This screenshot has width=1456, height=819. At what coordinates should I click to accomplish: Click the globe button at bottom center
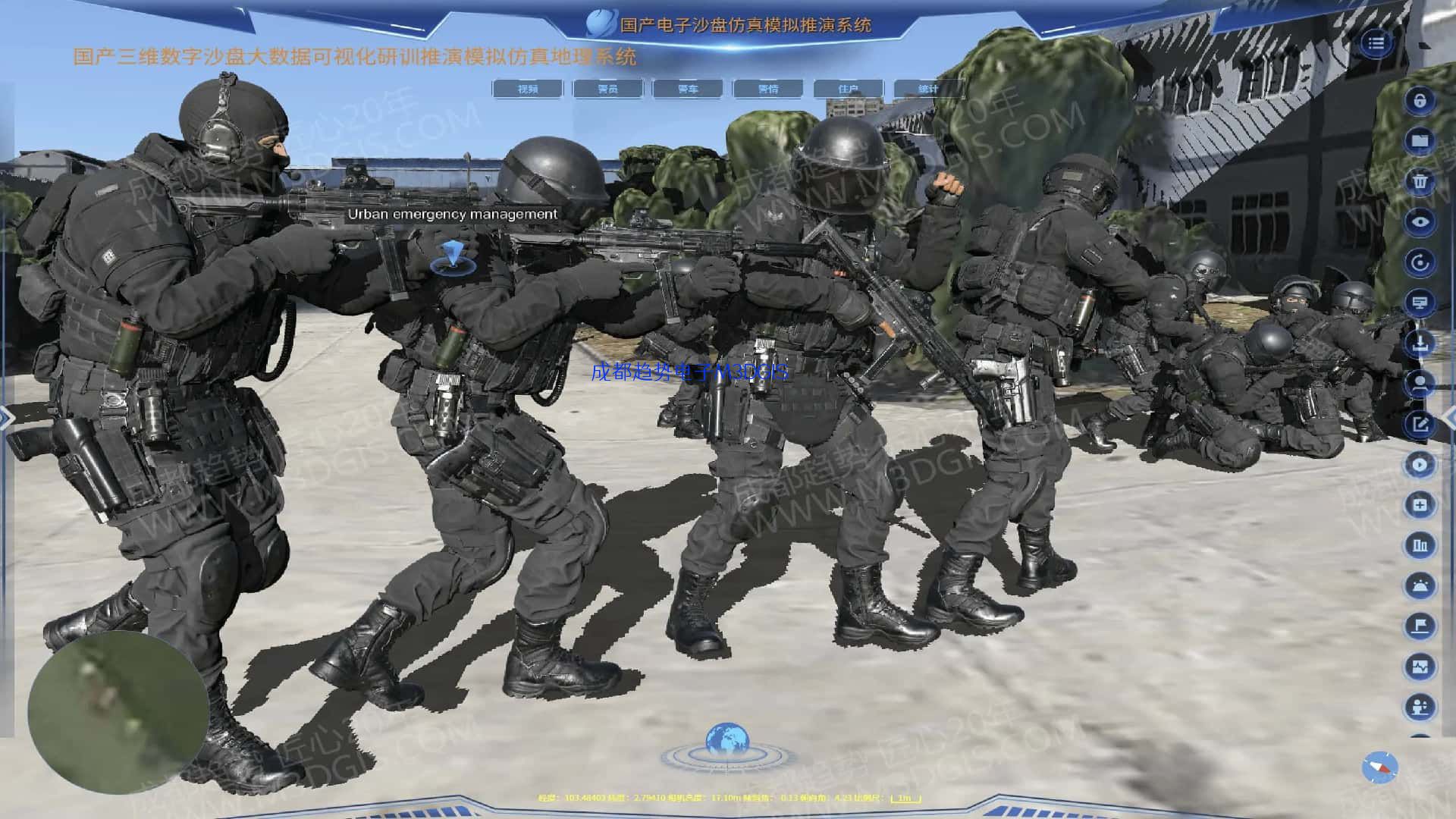coord(726,742)
